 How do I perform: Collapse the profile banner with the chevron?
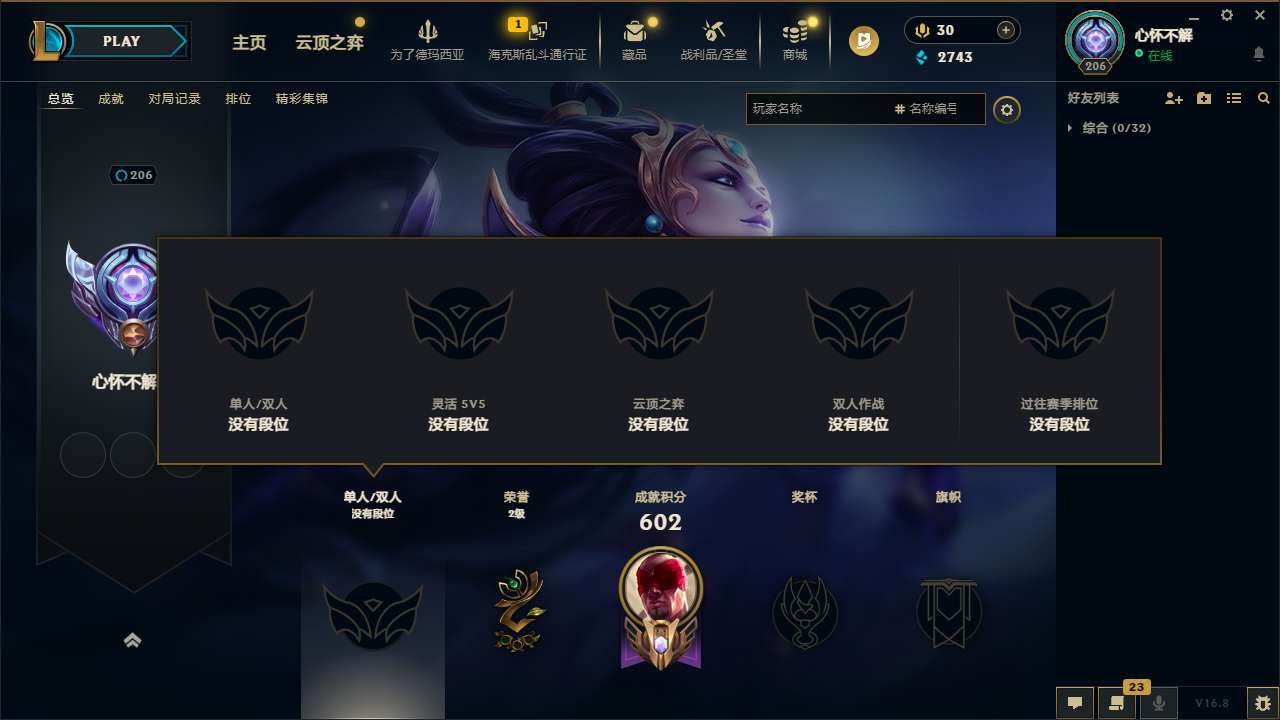point(133,640)
